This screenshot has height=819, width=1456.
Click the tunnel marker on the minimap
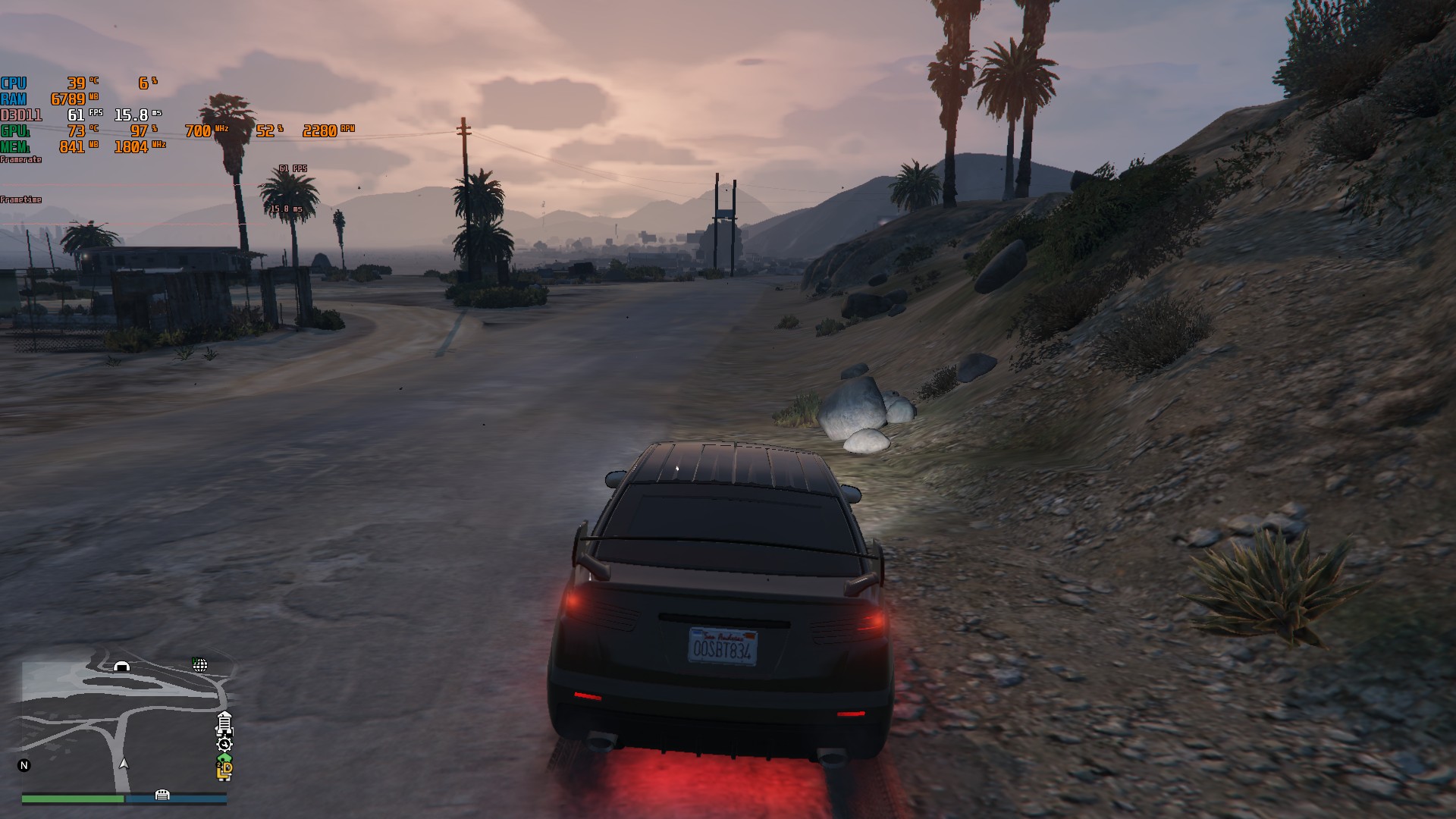(122, 667)
